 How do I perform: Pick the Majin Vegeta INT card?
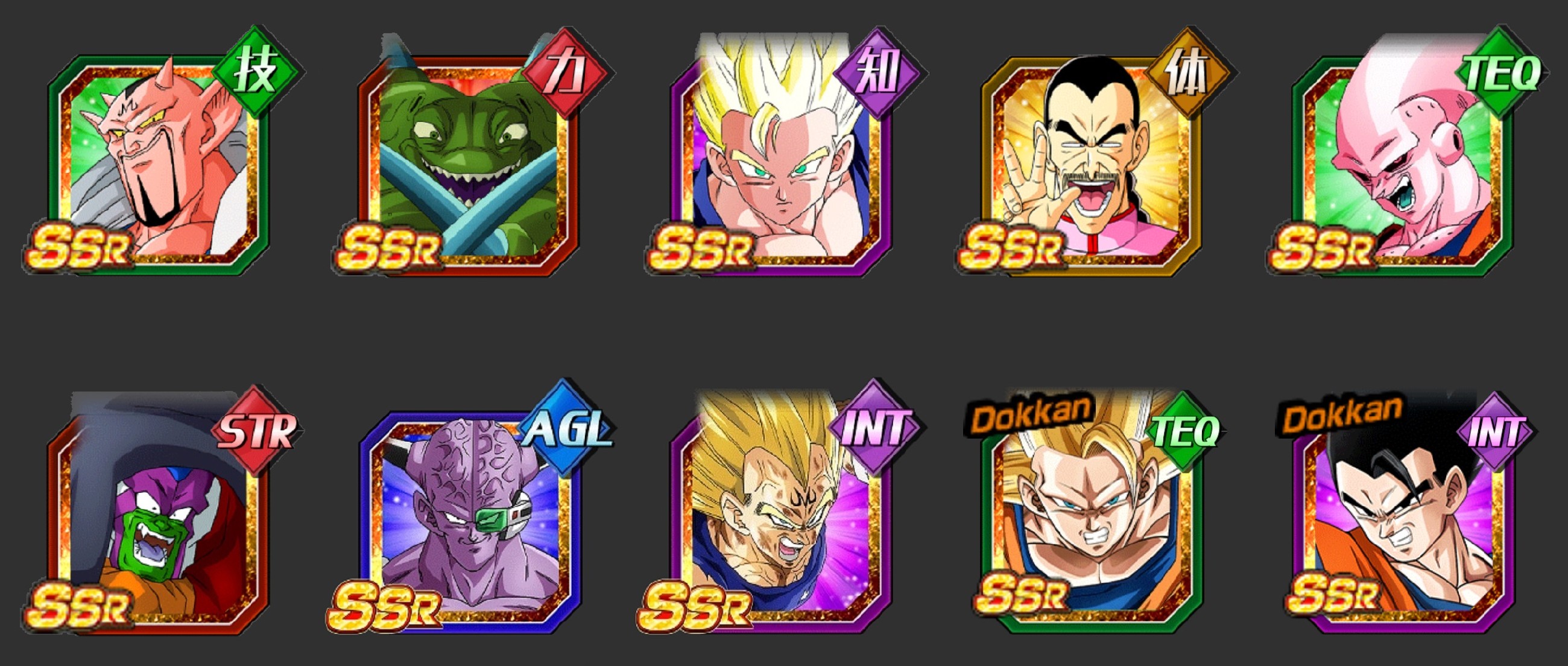pyautogui.click(x=782, y=518)
